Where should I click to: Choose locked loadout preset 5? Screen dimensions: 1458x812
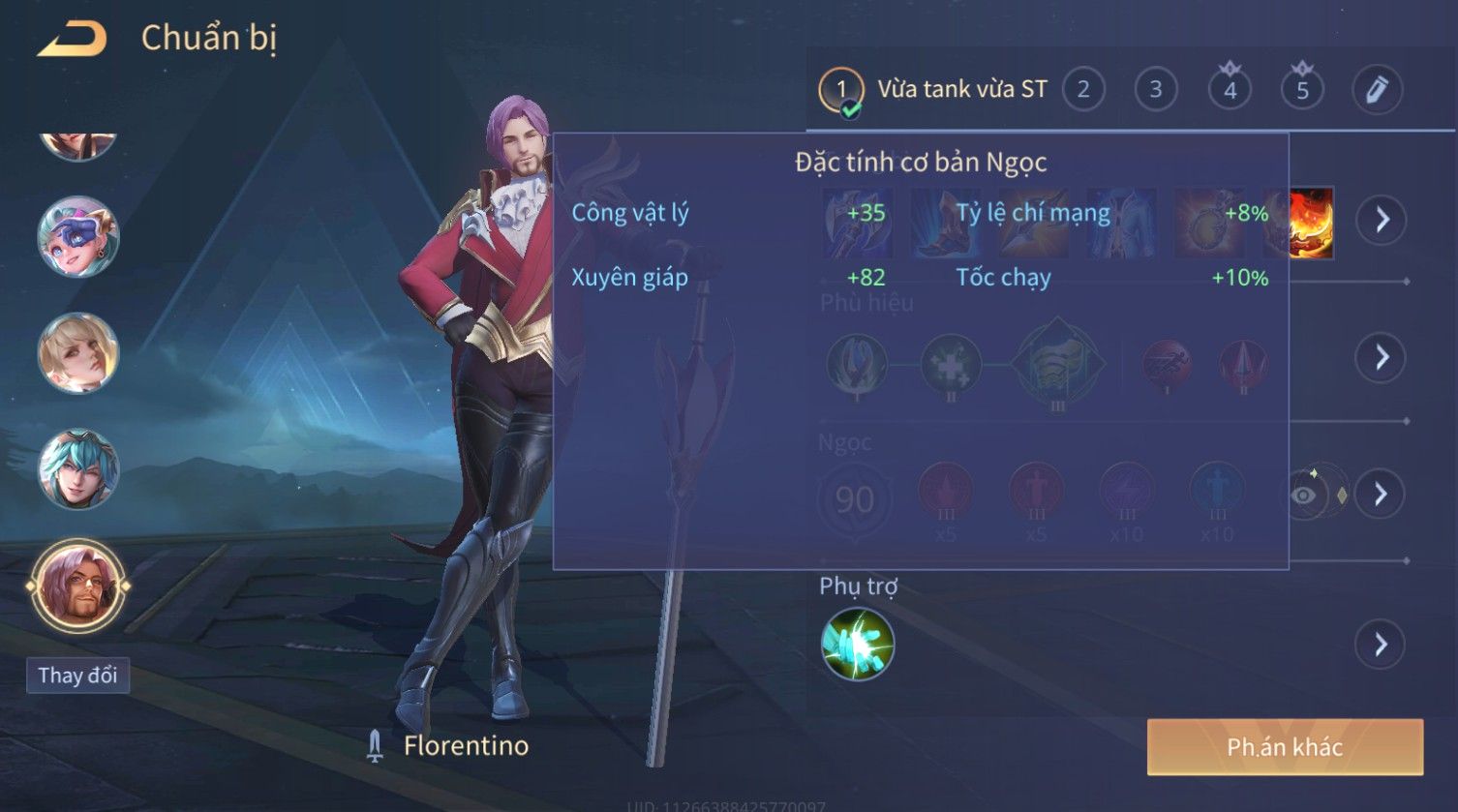tap(1302, 90)
